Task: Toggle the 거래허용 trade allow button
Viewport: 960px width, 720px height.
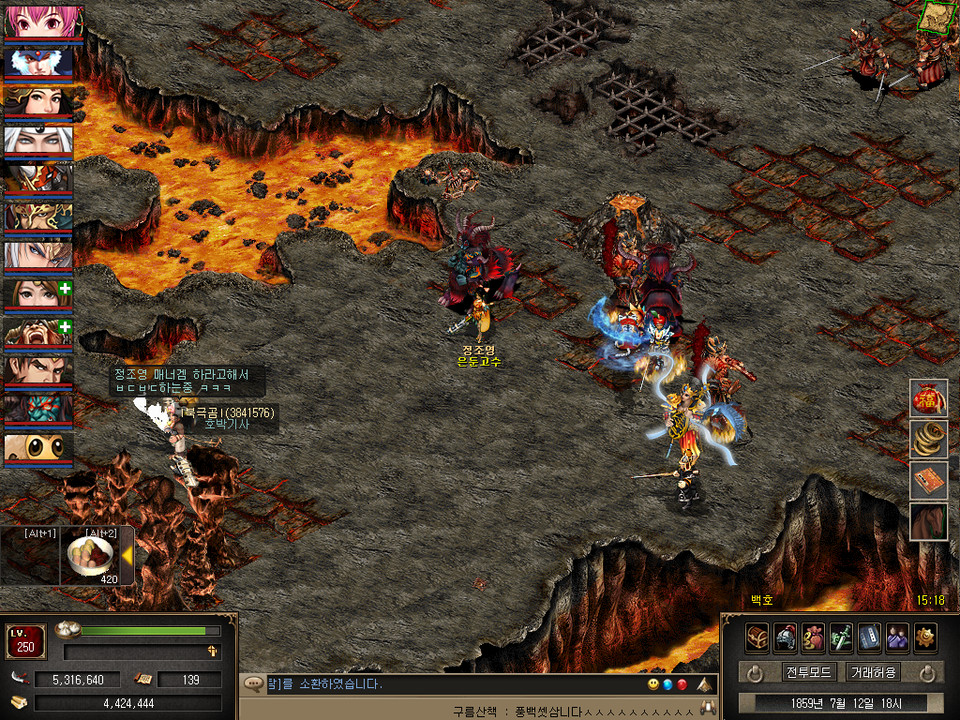Action: pyautogui.click(x=872, y=672)
